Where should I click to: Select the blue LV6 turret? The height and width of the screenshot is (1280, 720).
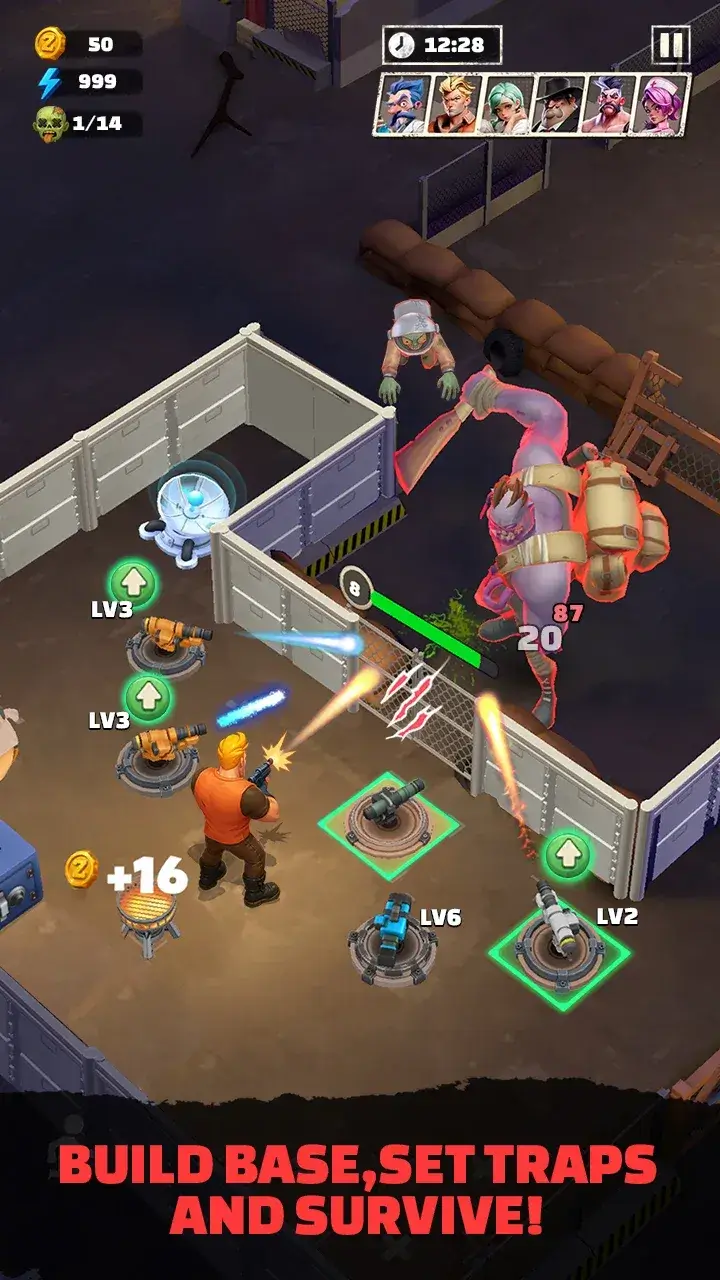394,937
